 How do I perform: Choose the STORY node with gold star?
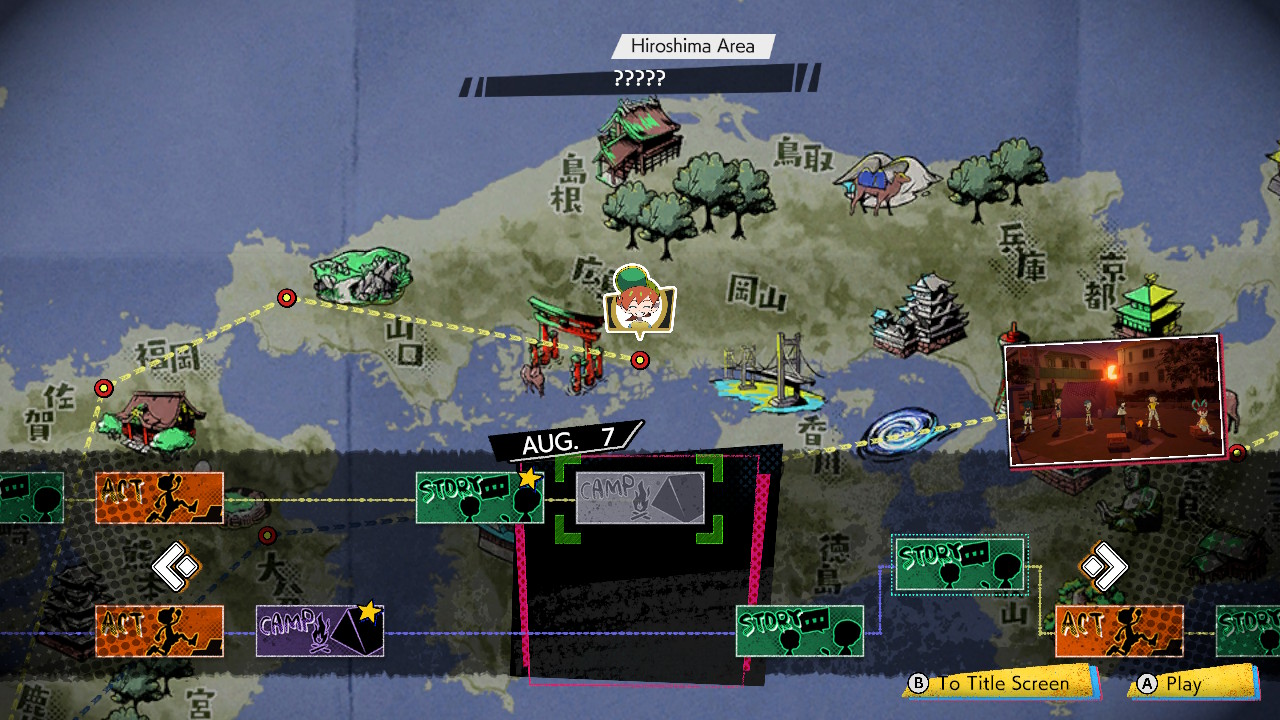tap(479, 498)
